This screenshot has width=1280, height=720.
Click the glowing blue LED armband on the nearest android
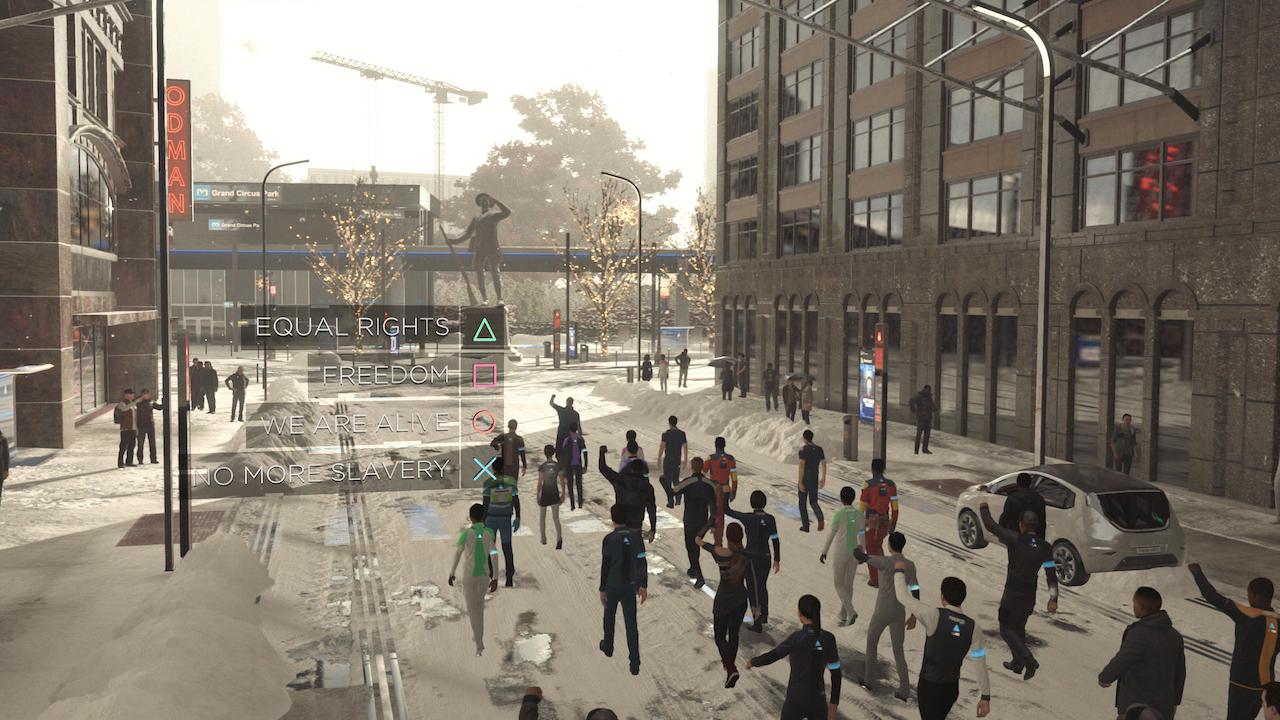click(x=977, y=652)
